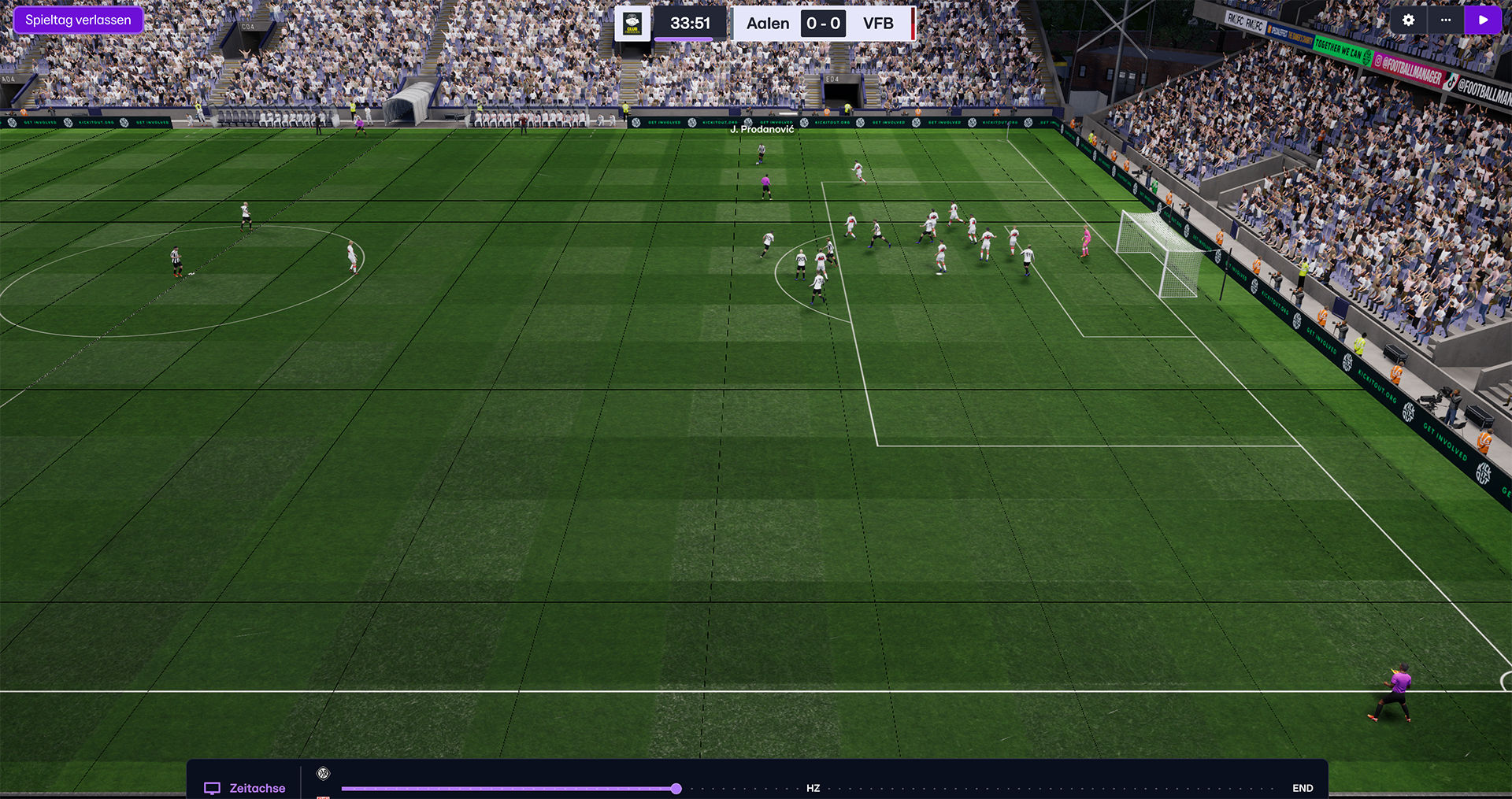Jump to the HZ half-time marker
Screen dimensions: 1512x799
[x=813, y=788]
